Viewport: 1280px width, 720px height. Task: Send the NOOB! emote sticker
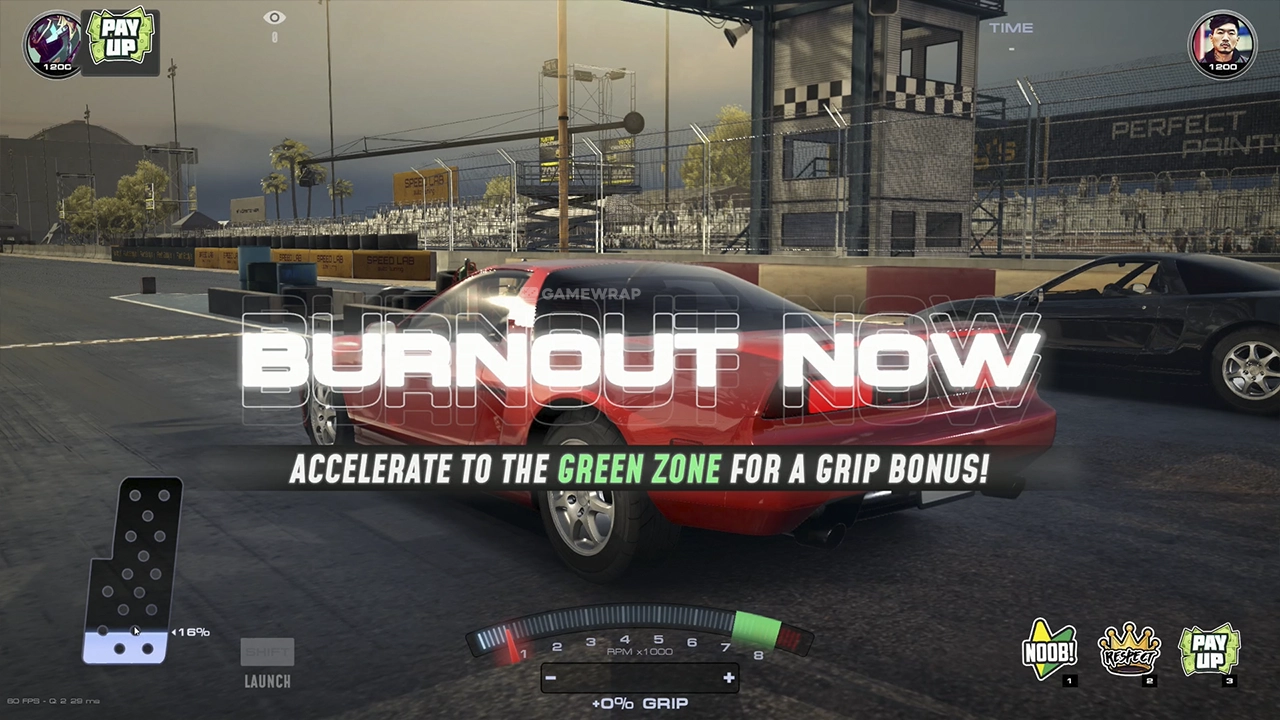1049,650
